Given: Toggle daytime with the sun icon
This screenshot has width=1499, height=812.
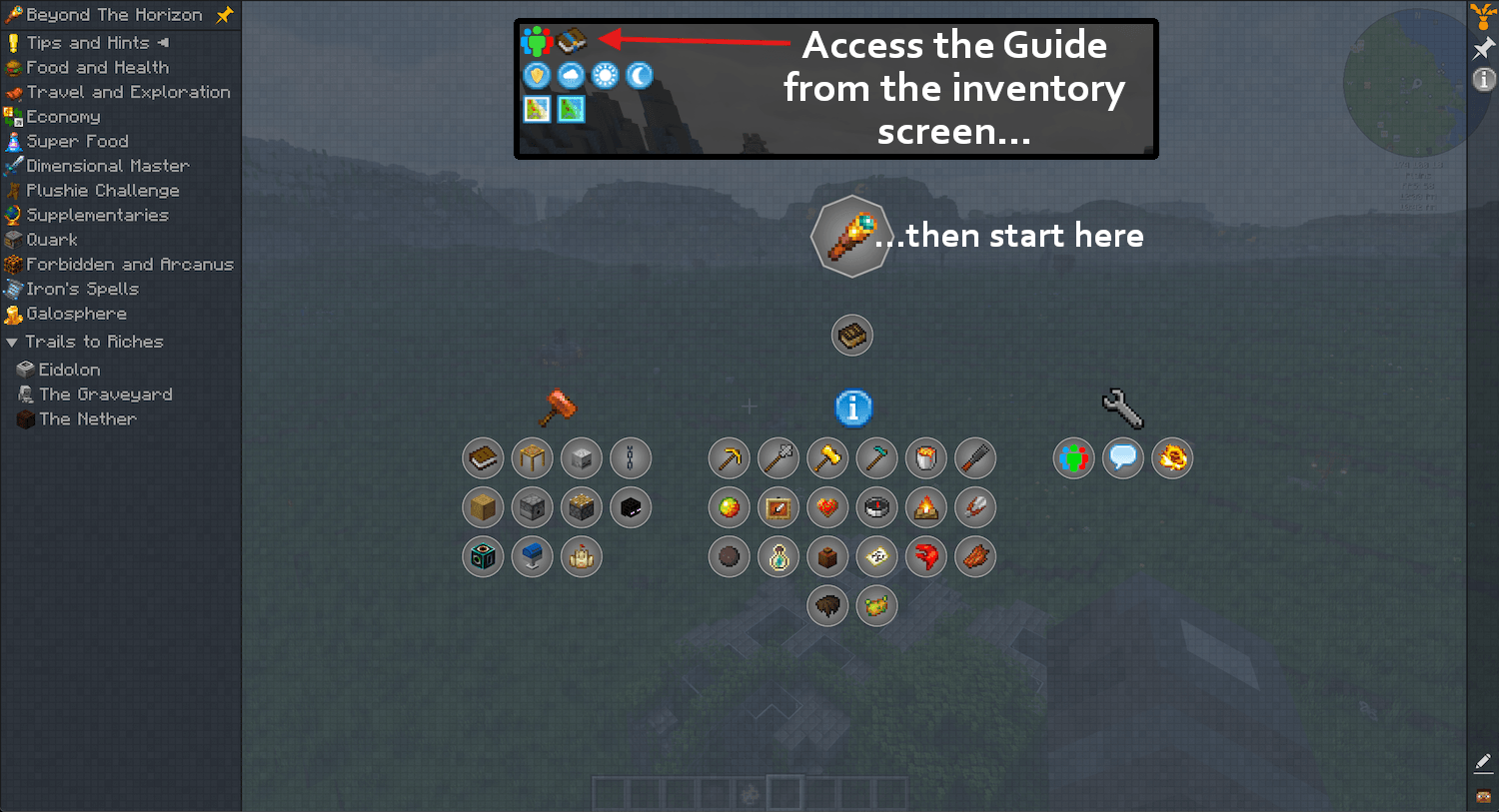Looking at the screenshot, I should pyautogui.click(x=605, y=75).
